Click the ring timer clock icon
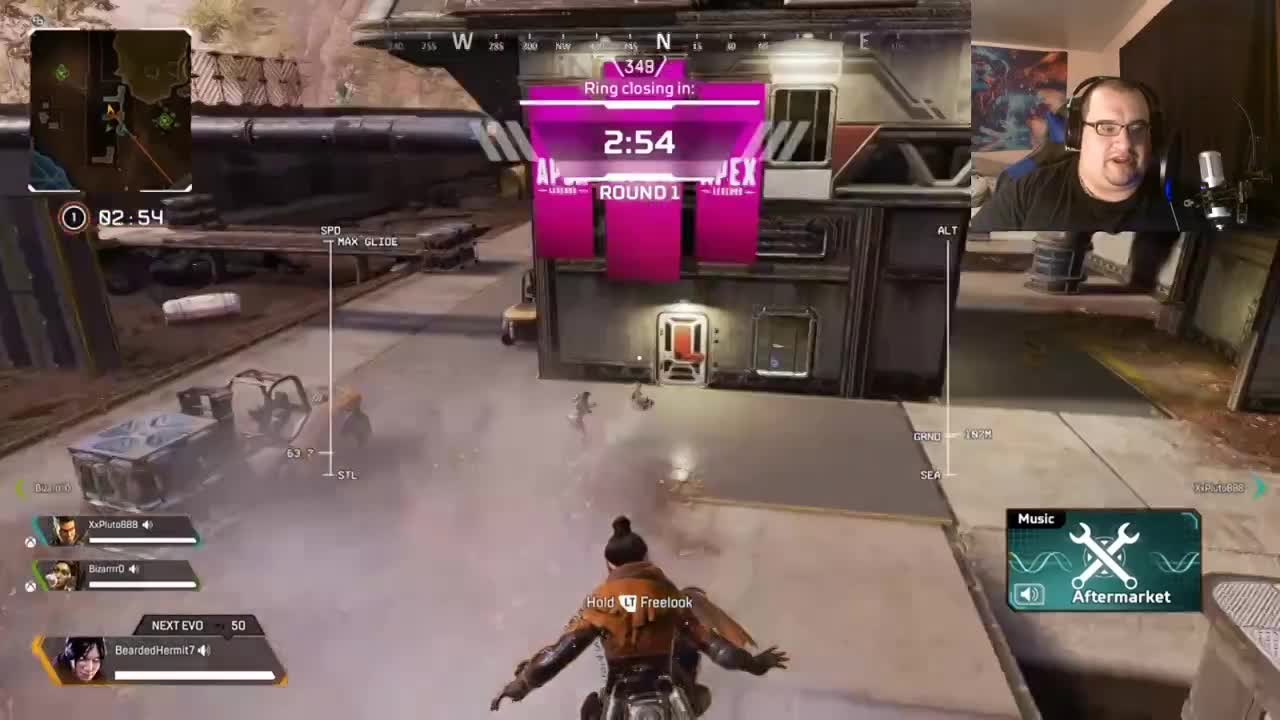This screenshot has height=720, width=1280. tap(73, 217)
